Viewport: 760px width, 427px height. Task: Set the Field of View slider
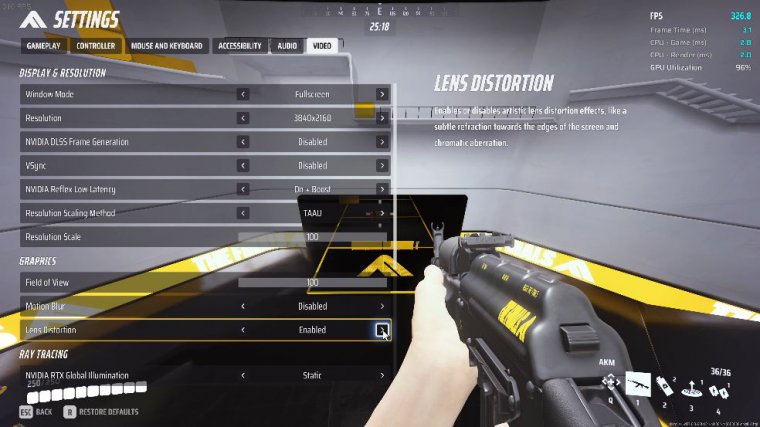312,283
